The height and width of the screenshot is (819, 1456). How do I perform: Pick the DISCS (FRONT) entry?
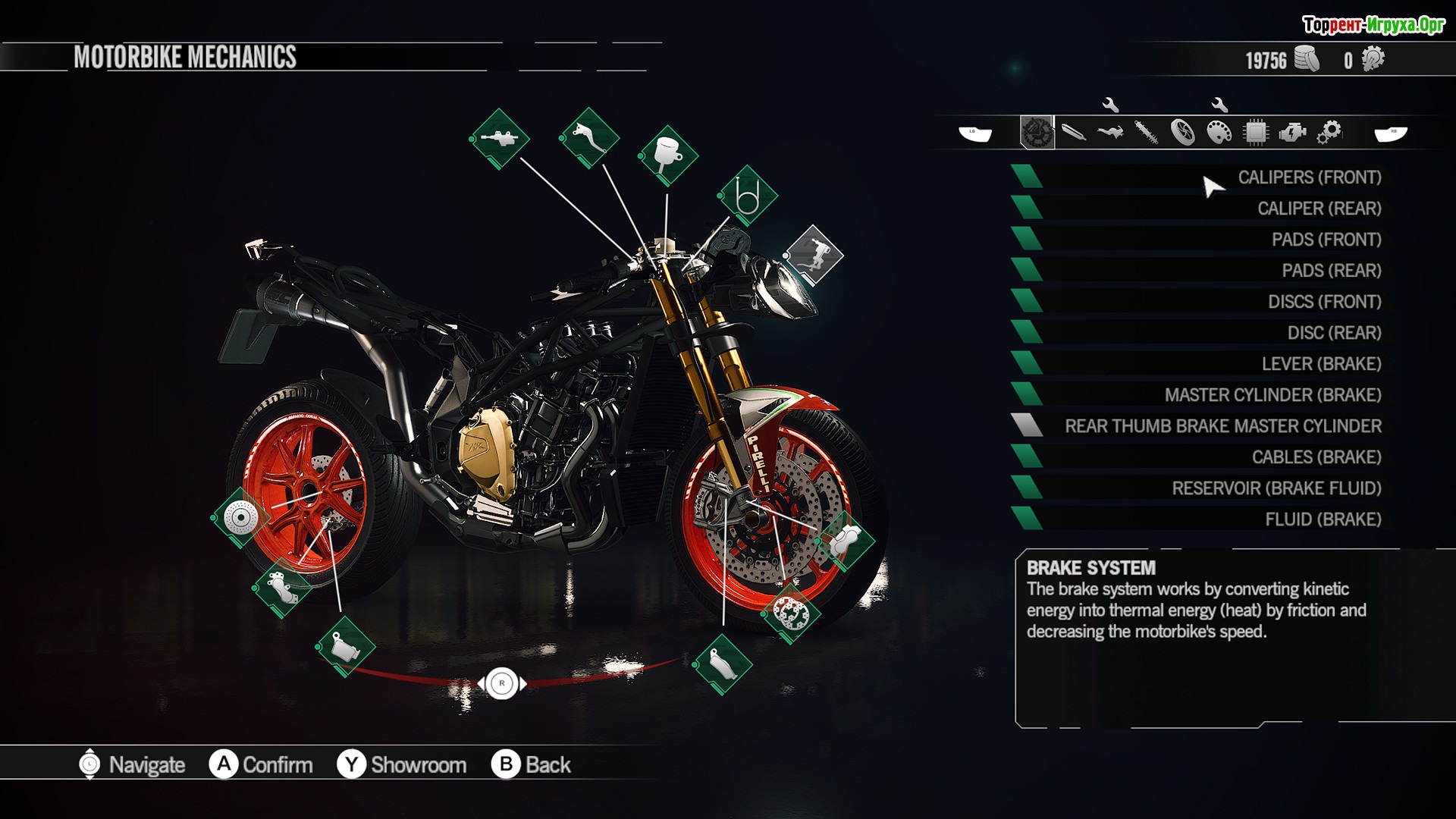(1324, 302)
